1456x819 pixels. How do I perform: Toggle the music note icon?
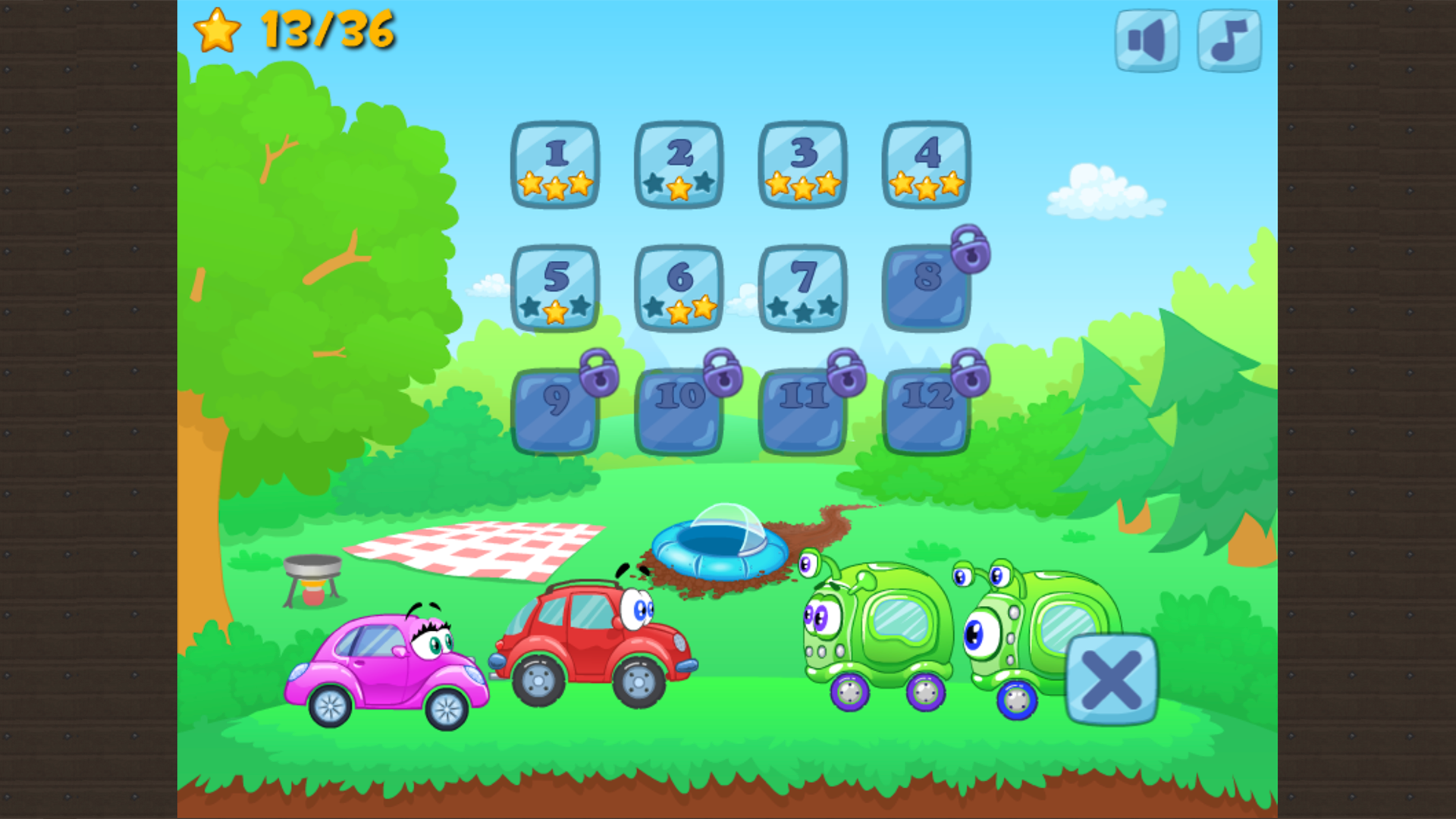[1228, 40]
